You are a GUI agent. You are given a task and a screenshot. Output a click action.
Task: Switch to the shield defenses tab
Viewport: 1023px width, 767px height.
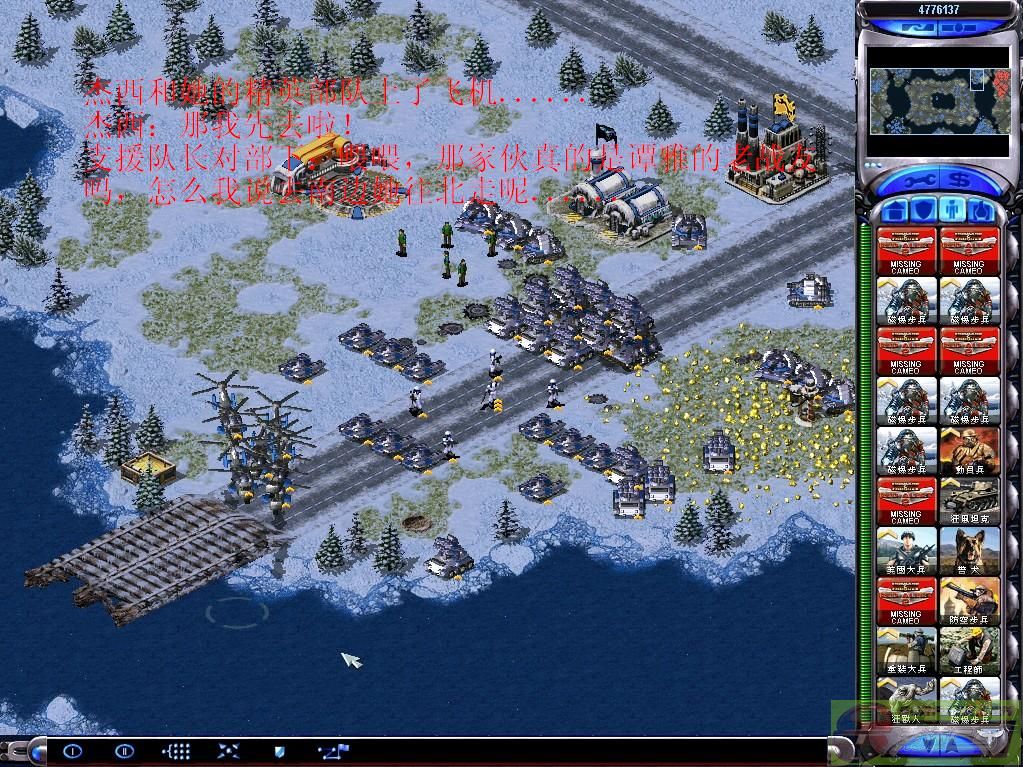[x=924, y=211]
